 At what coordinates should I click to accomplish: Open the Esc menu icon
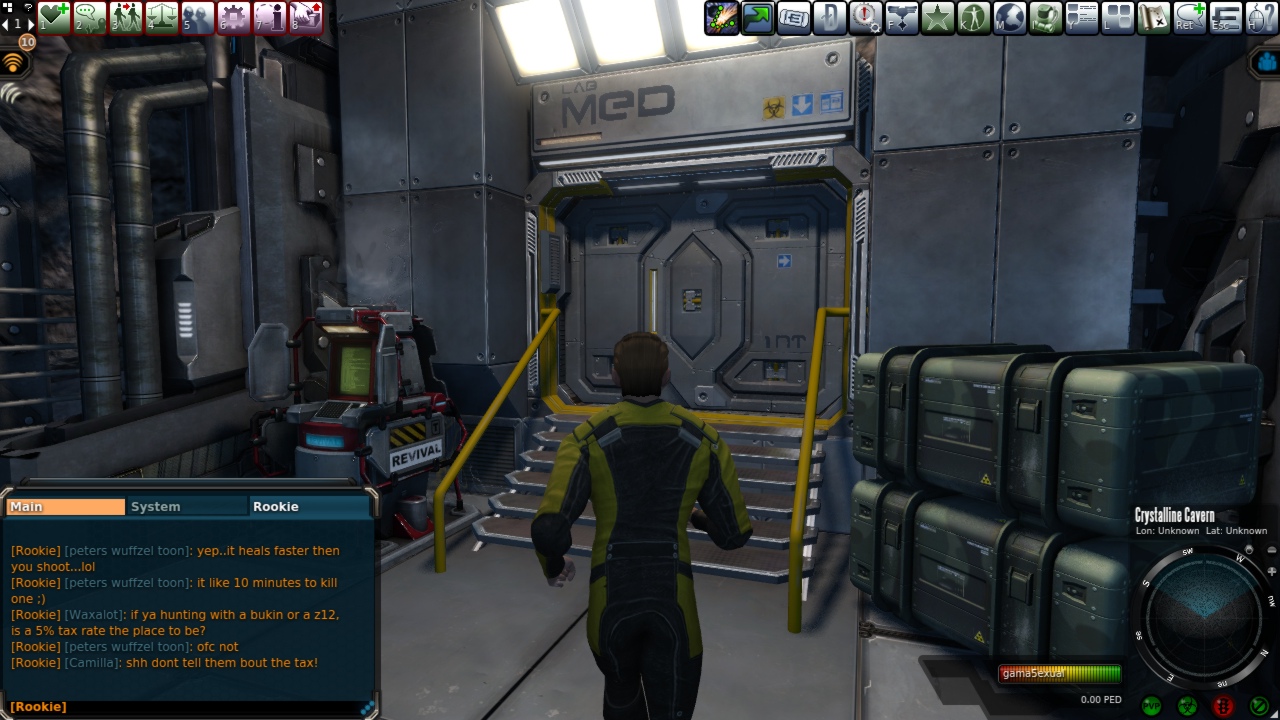tap(1225, 18)
